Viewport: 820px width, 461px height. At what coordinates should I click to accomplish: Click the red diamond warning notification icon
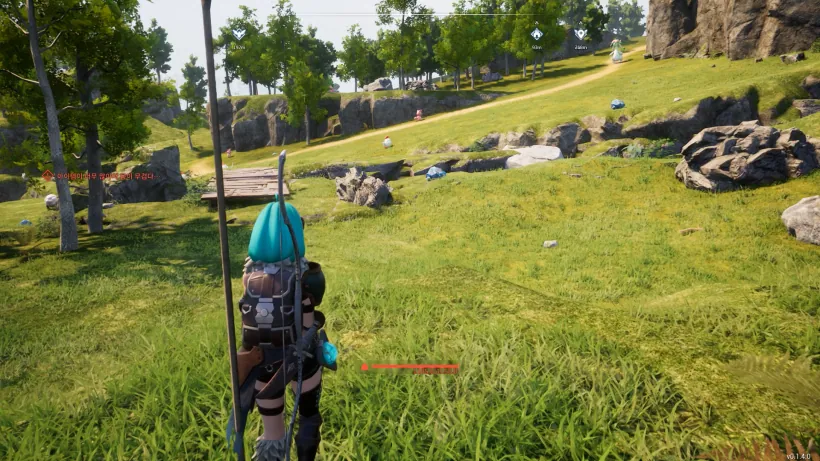click(x=47, y=175)
